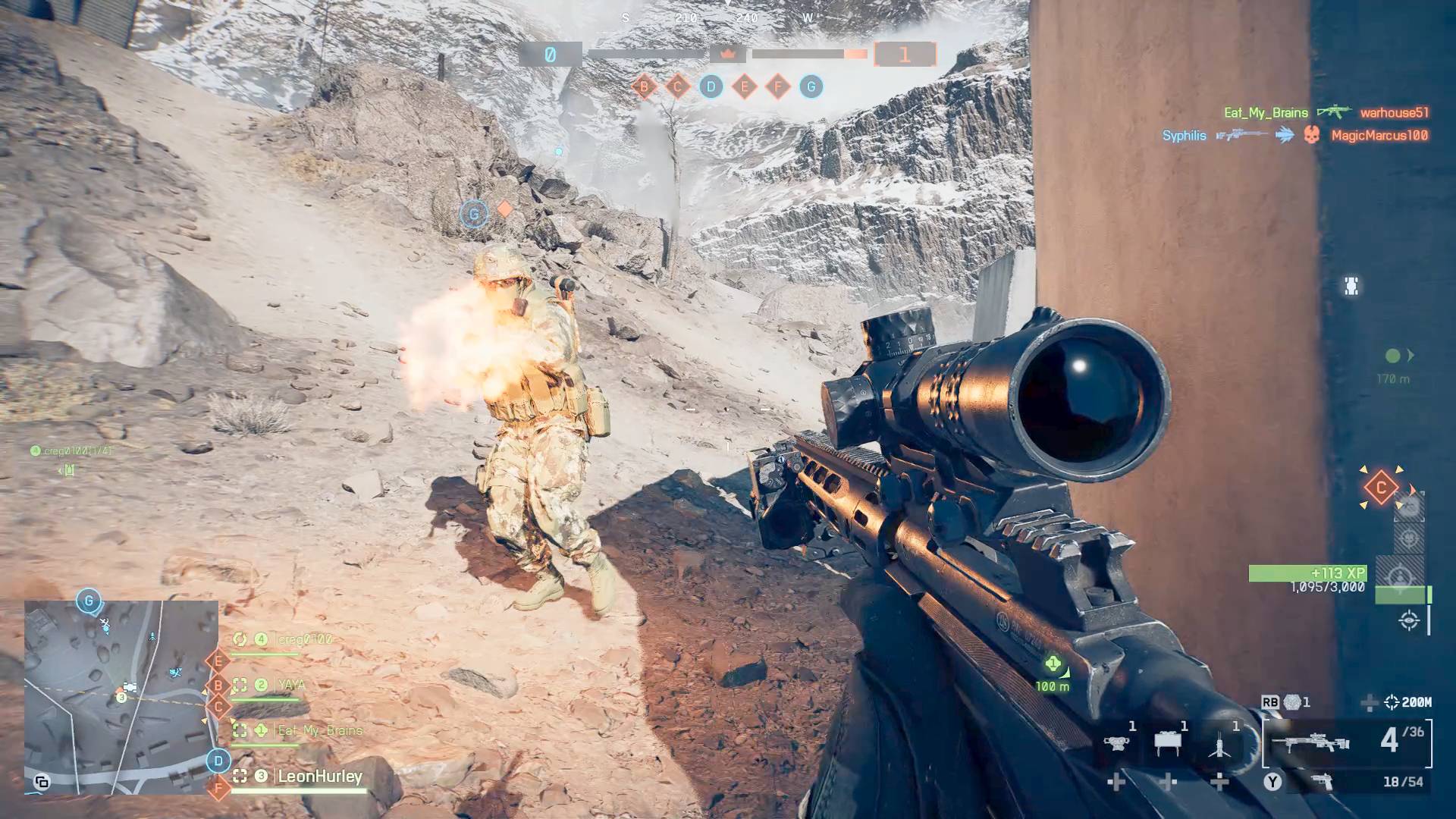Click the grenade icon next to RB
The width and height of the screenshot is (1456, 819).
[x=1291, y=703]
